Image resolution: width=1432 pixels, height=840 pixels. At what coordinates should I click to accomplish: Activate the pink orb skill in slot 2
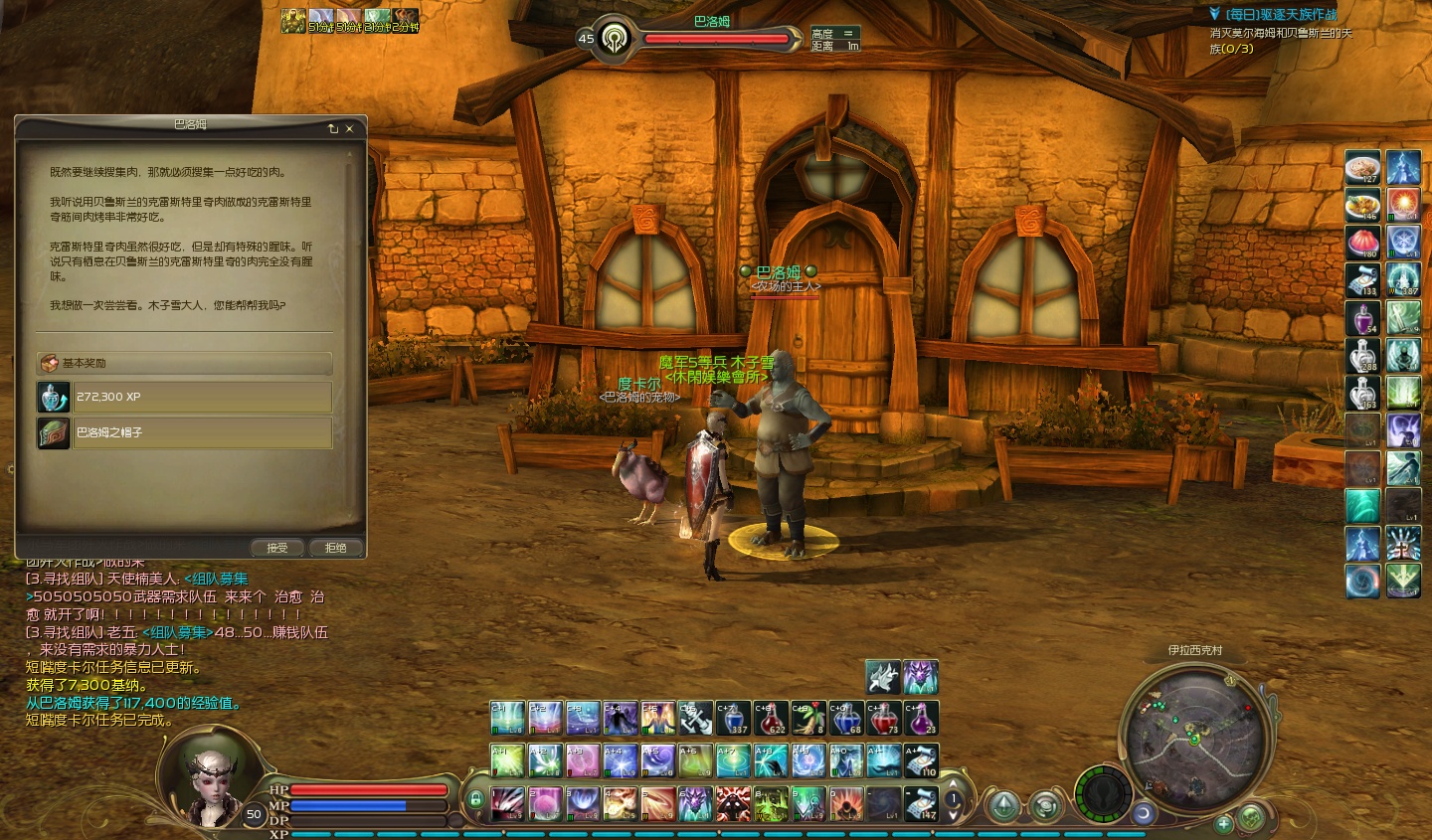545,803
